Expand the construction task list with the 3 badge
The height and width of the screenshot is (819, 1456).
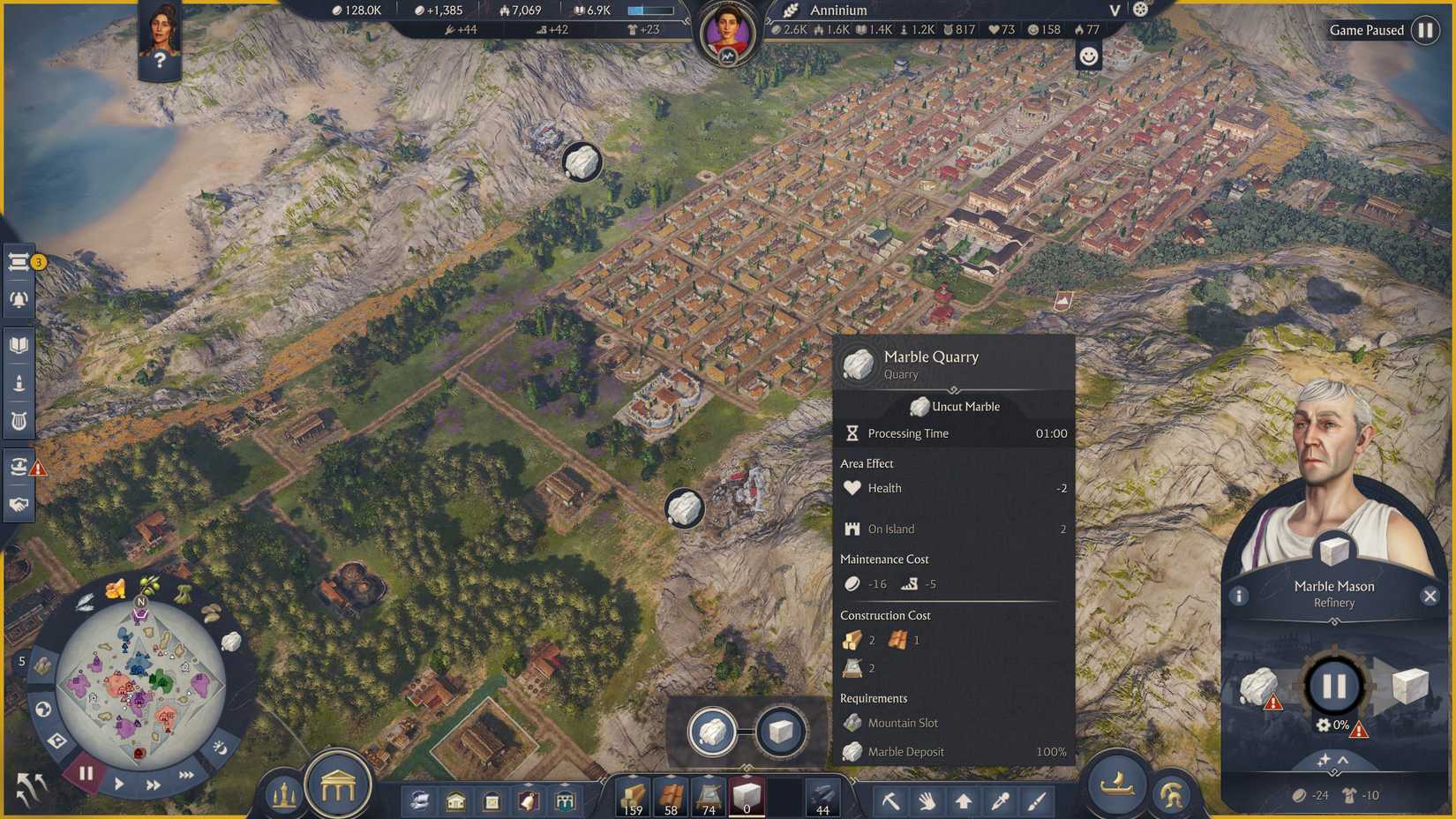[19, 261]
